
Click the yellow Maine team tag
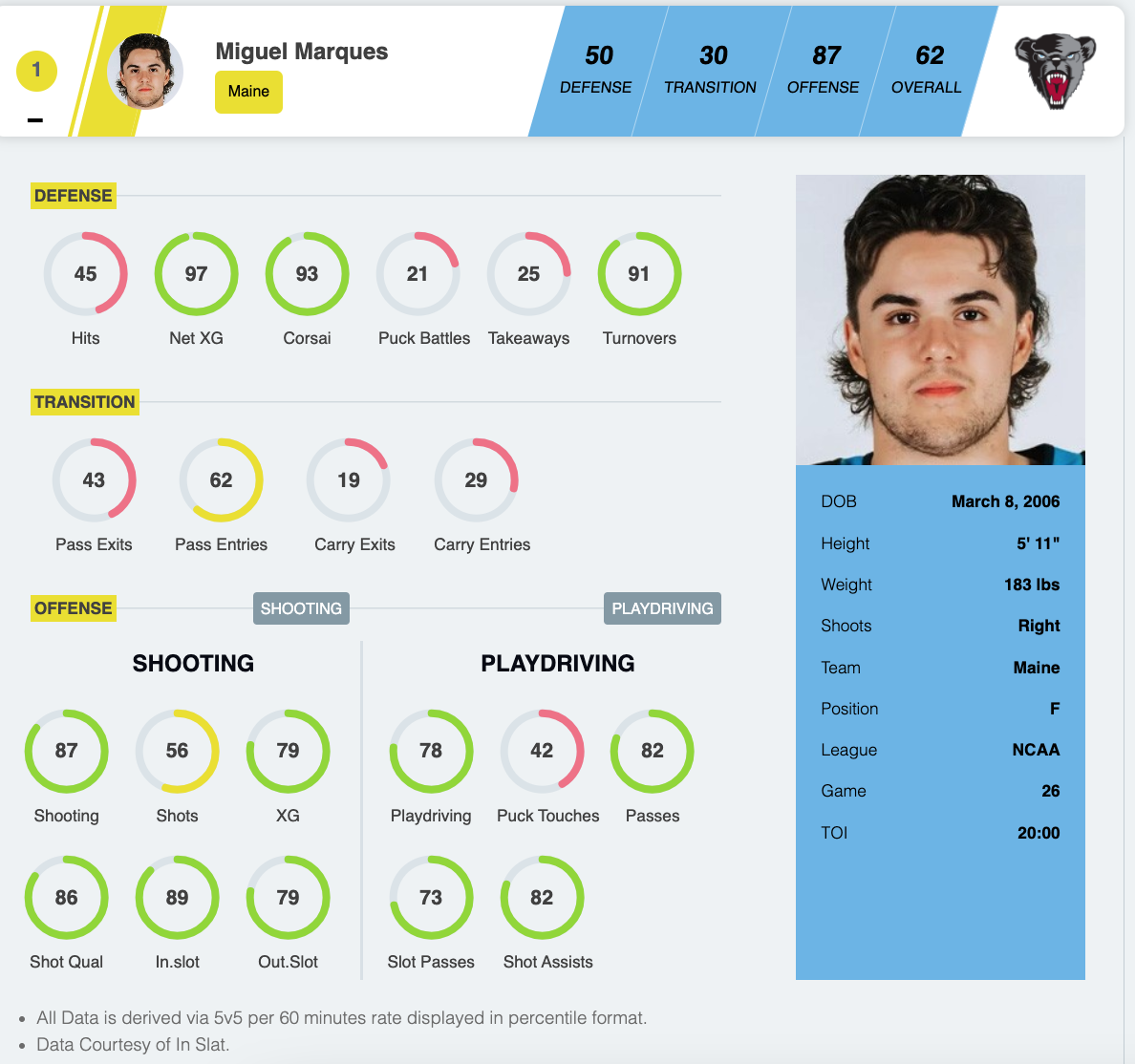248,92
